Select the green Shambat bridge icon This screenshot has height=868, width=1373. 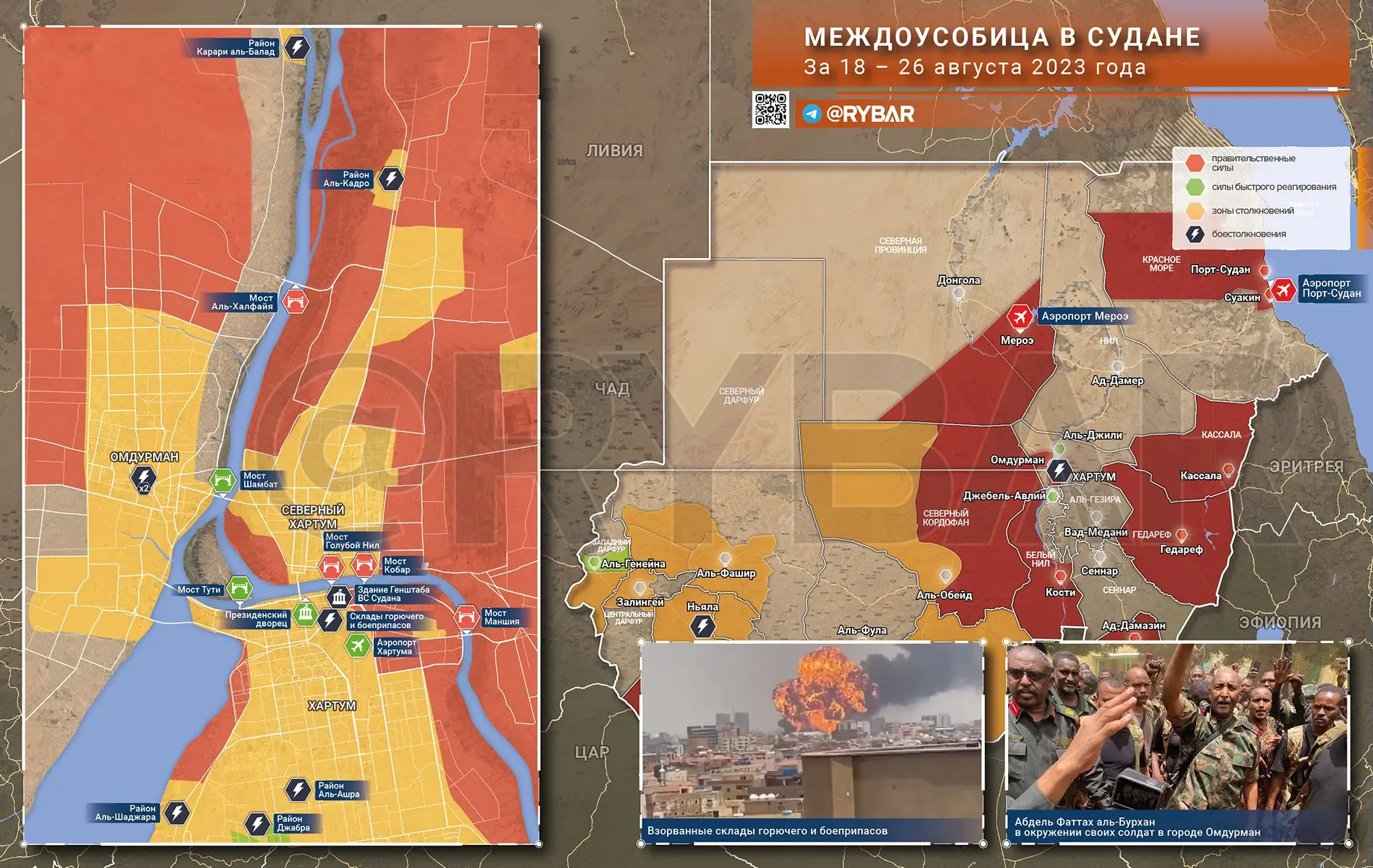223,480
